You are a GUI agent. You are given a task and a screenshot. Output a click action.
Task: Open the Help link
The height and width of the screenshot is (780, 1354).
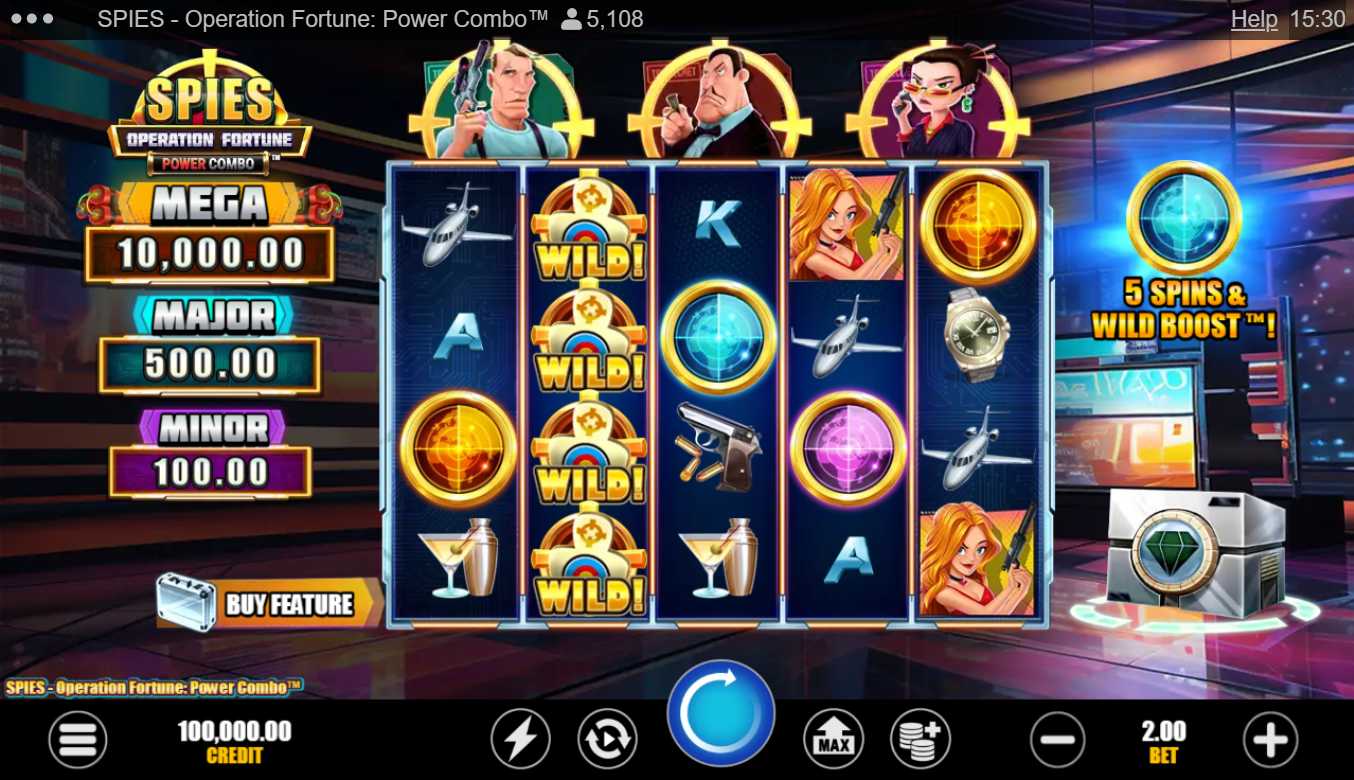click(x=1253, y=19)
